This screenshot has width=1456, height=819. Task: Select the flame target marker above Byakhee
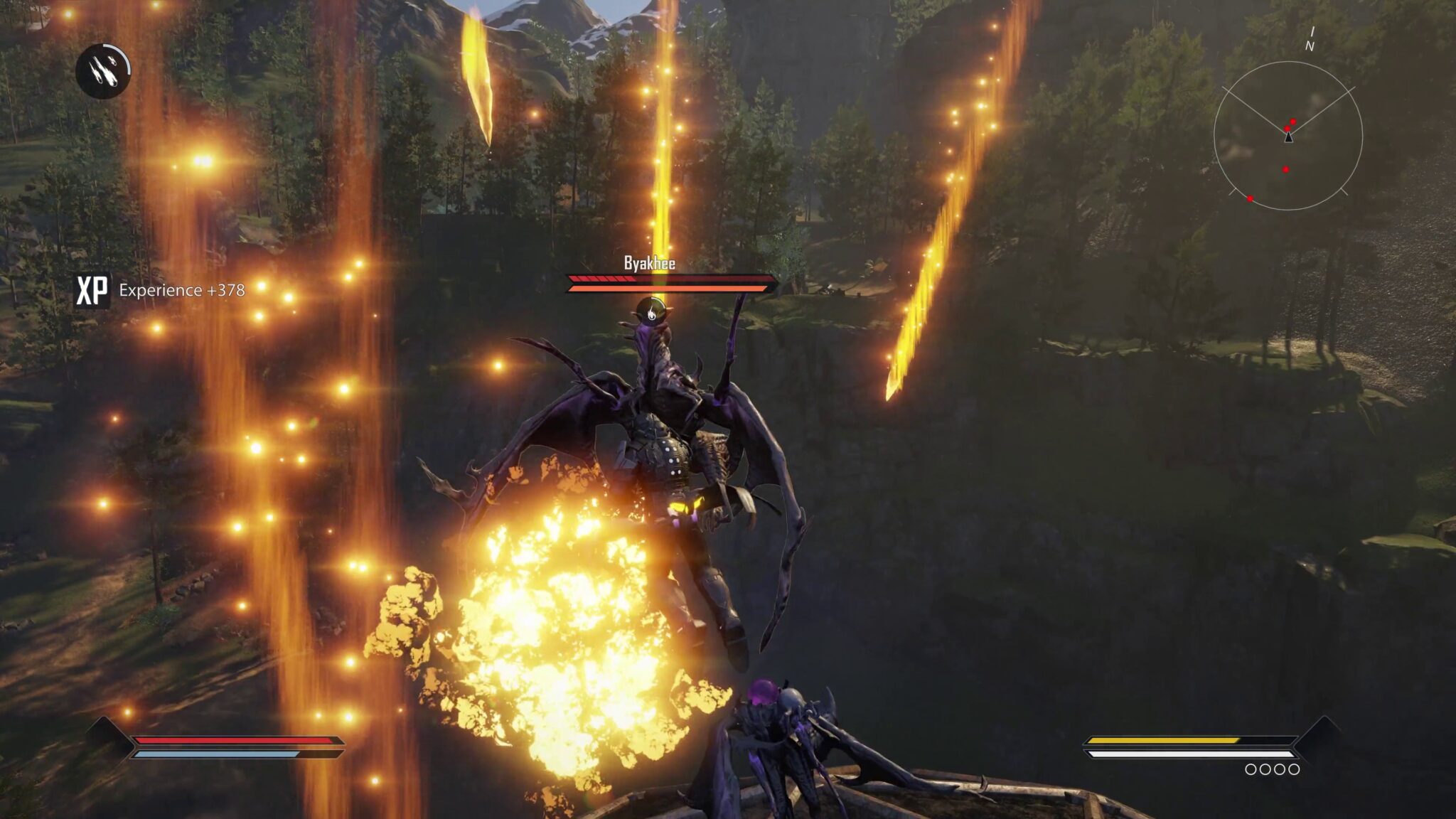click(650, 310)
